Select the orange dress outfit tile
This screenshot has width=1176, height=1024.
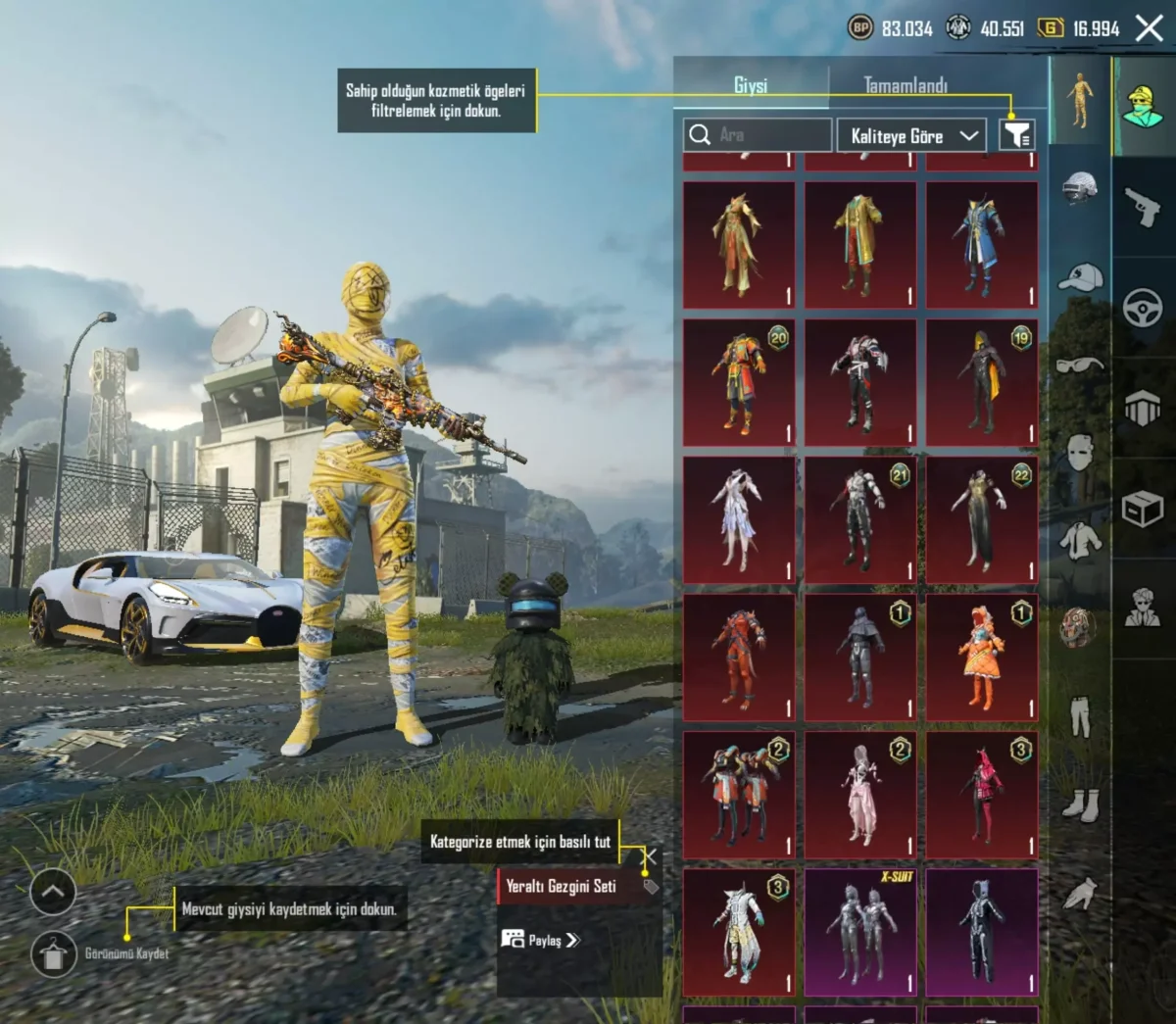(982, 657)
